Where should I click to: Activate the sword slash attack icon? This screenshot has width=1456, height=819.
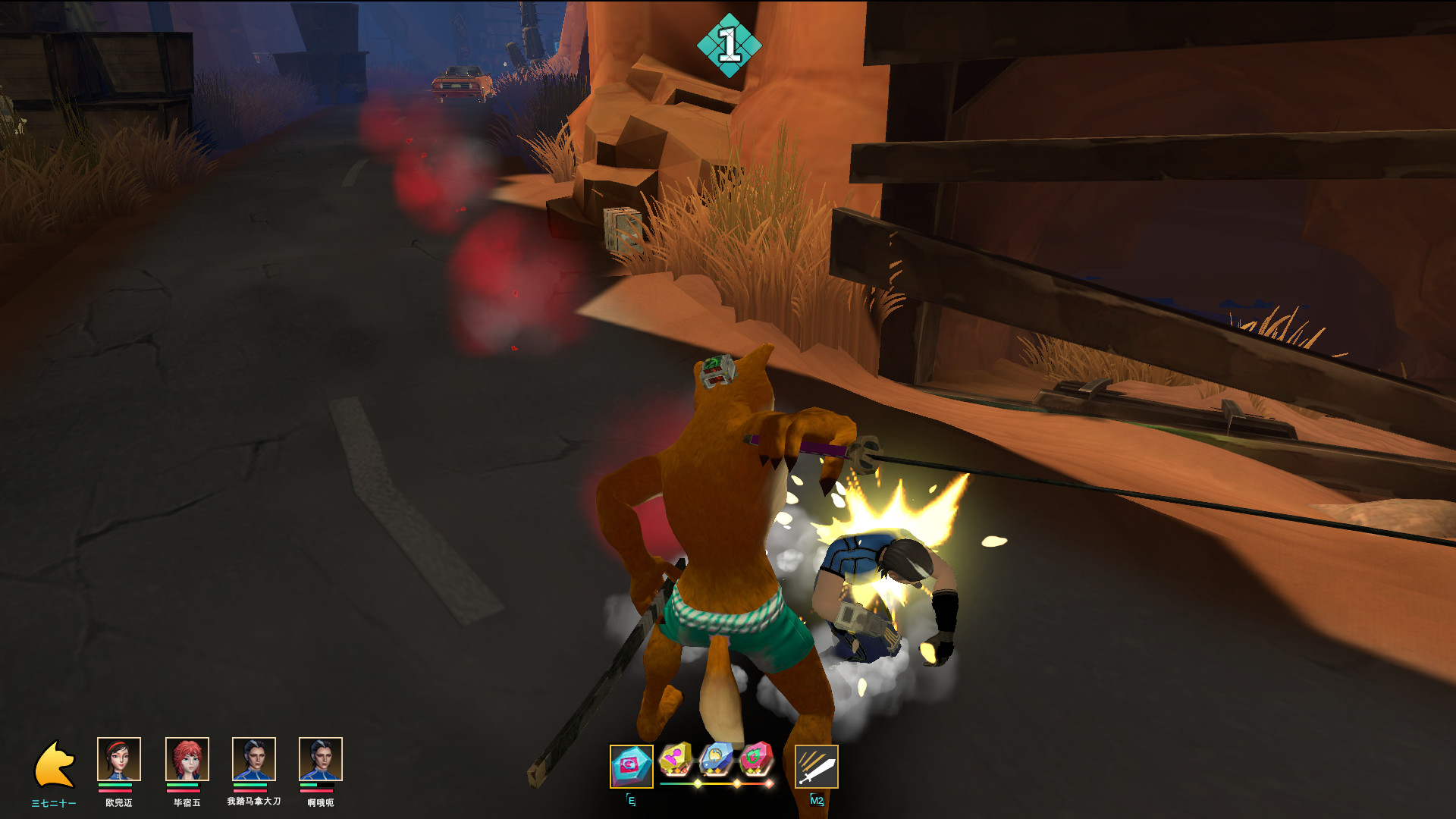coord(816,767)
